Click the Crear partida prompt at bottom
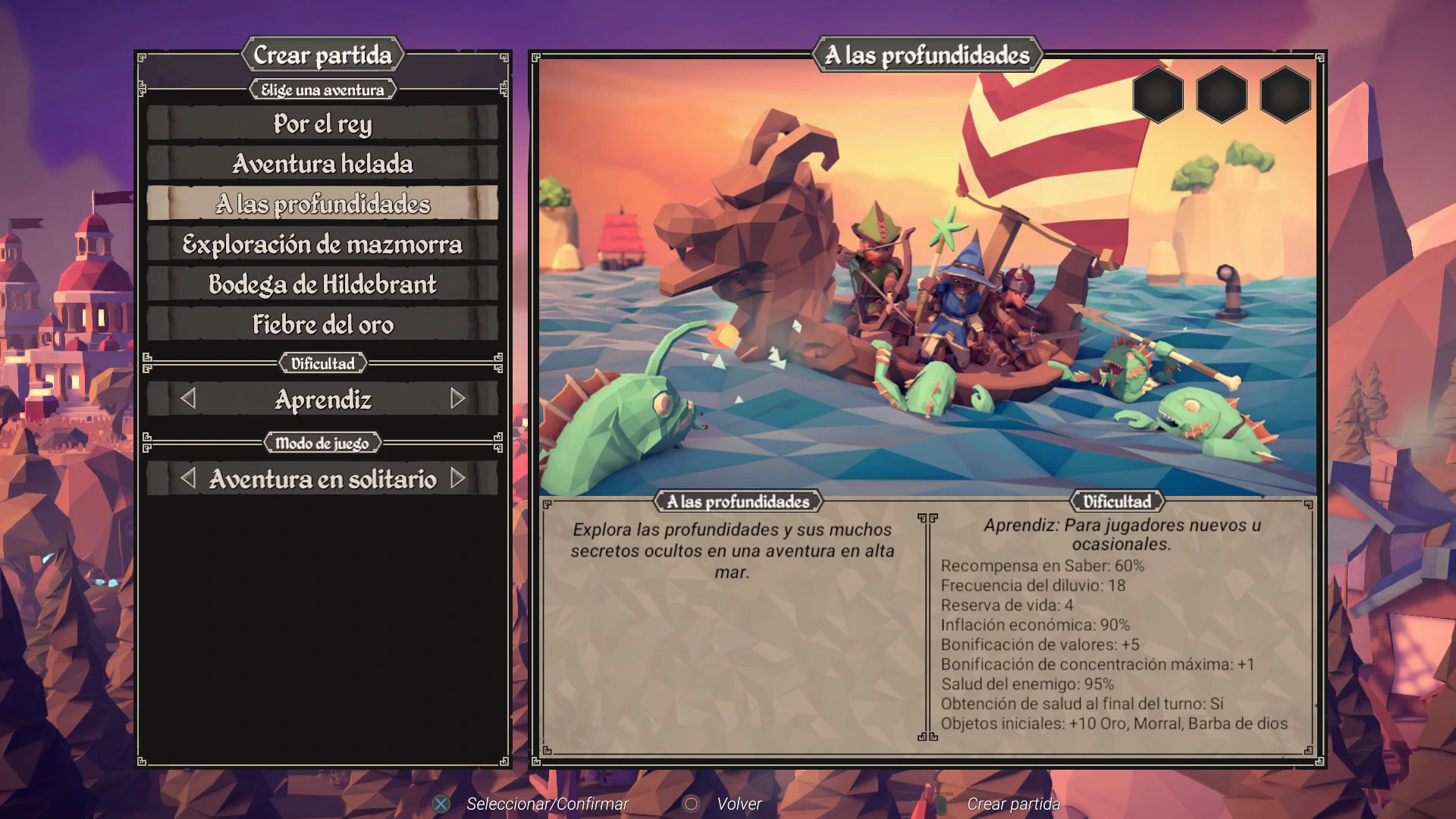The image size is (1456, 819). click(1012, 804)
